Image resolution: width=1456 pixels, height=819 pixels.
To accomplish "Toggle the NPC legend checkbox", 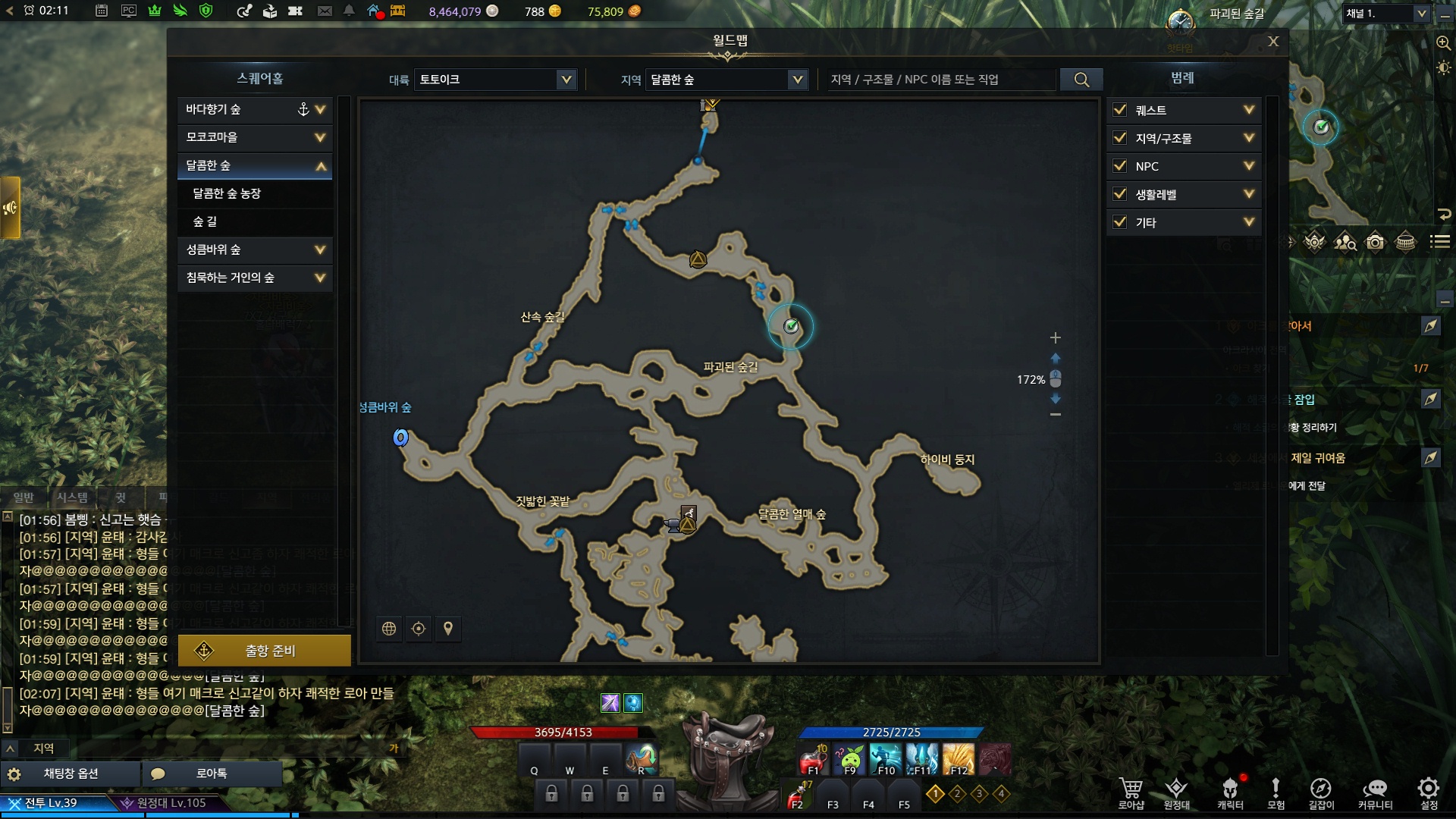I will point(1119,166).
